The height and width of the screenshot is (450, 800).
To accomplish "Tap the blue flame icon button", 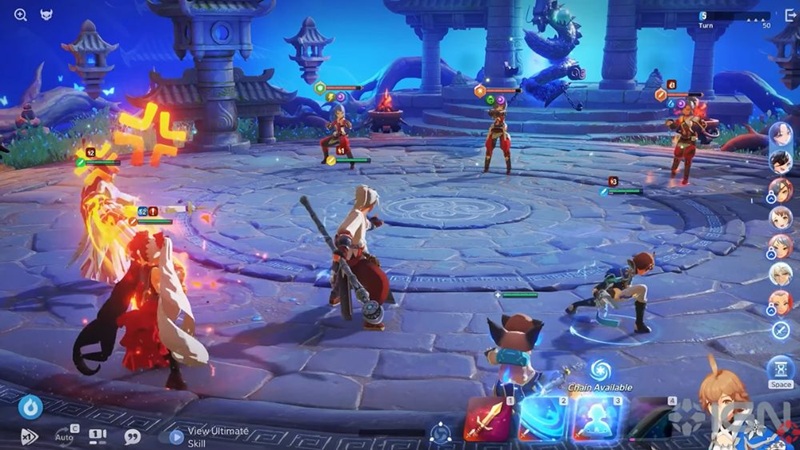I will [x=30, y=407].
